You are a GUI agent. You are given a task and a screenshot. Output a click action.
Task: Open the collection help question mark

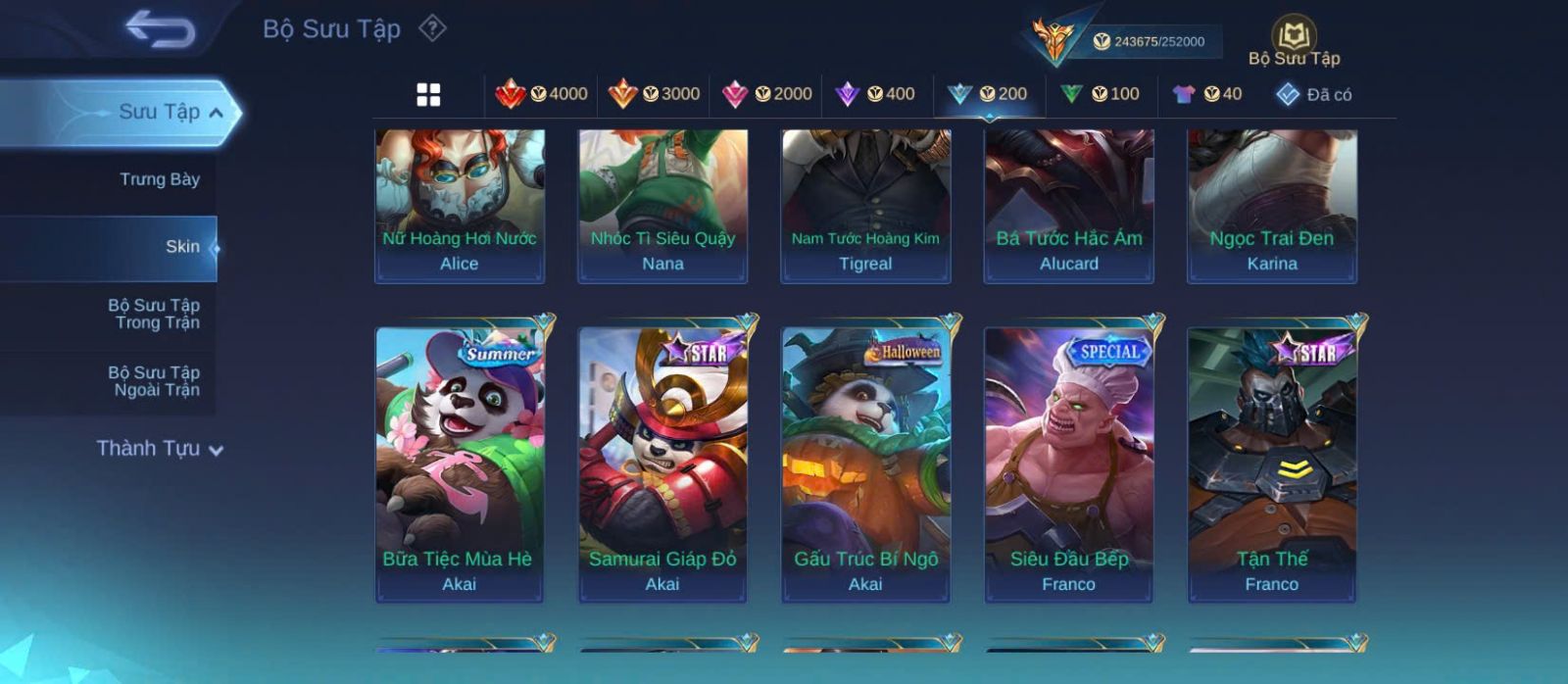pos(432,28)
